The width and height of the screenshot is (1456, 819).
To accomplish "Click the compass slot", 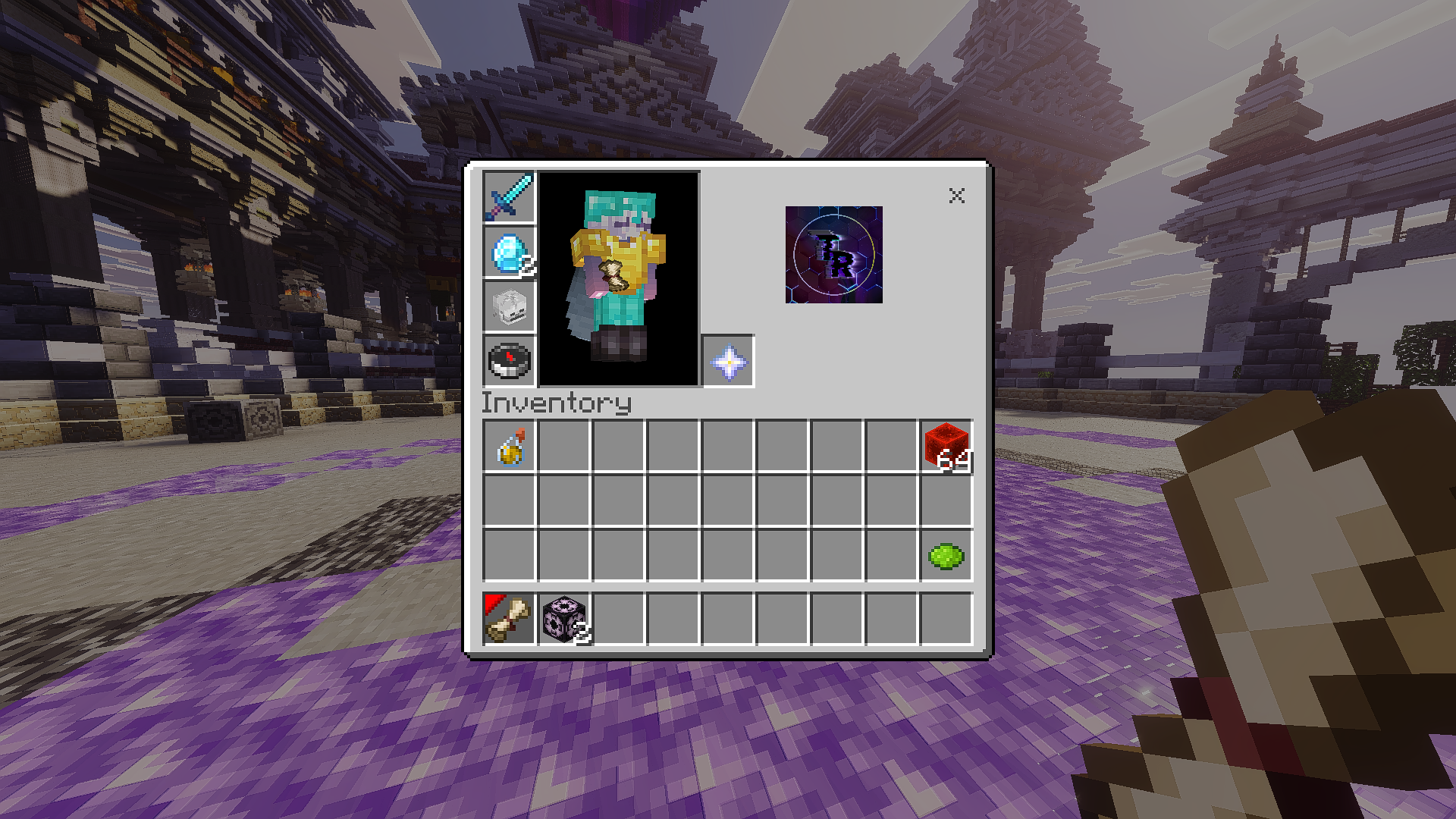I will point(509,361).
